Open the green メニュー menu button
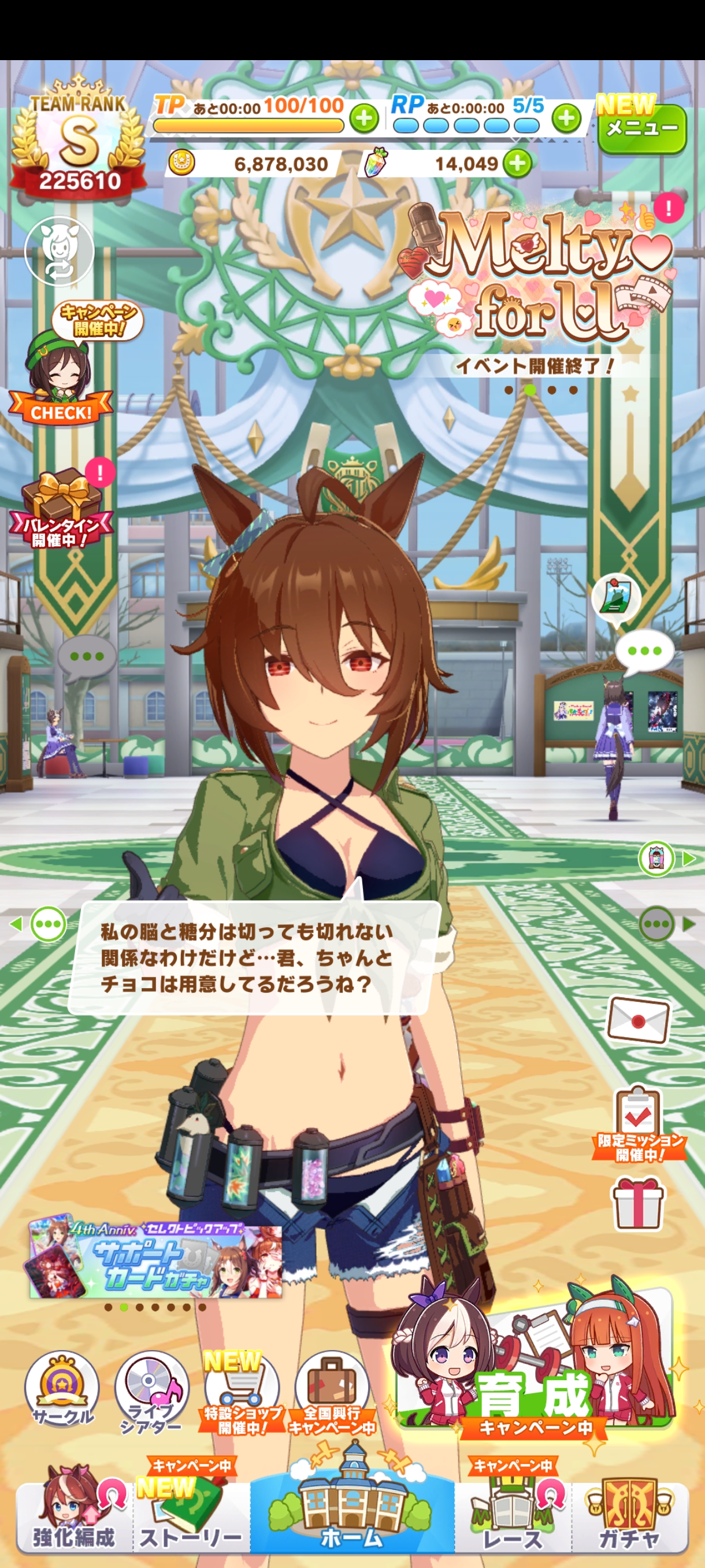 (x=642, y=128)
